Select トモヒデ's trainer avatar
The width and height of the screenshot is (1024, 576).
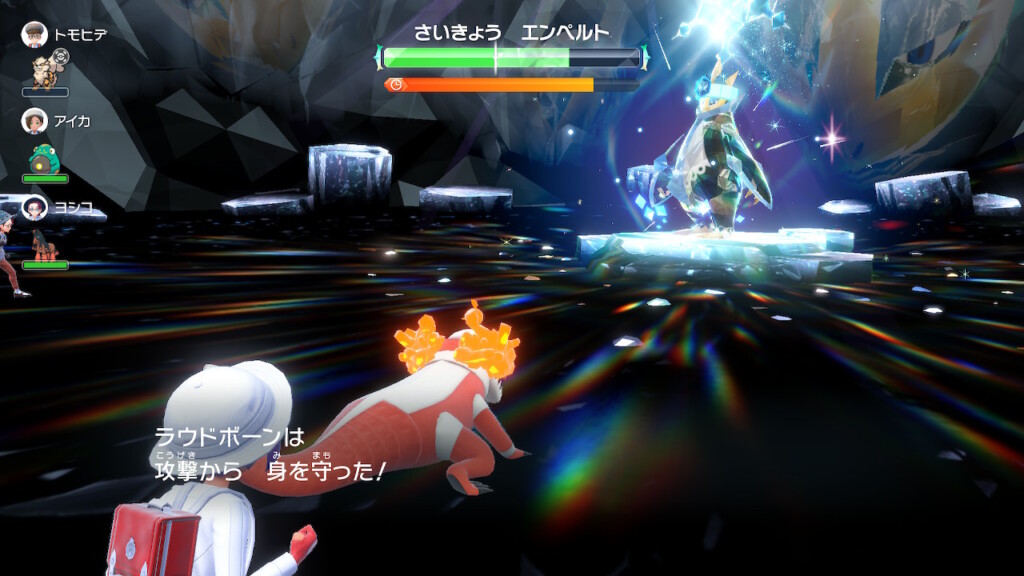(x=35, y=34)
